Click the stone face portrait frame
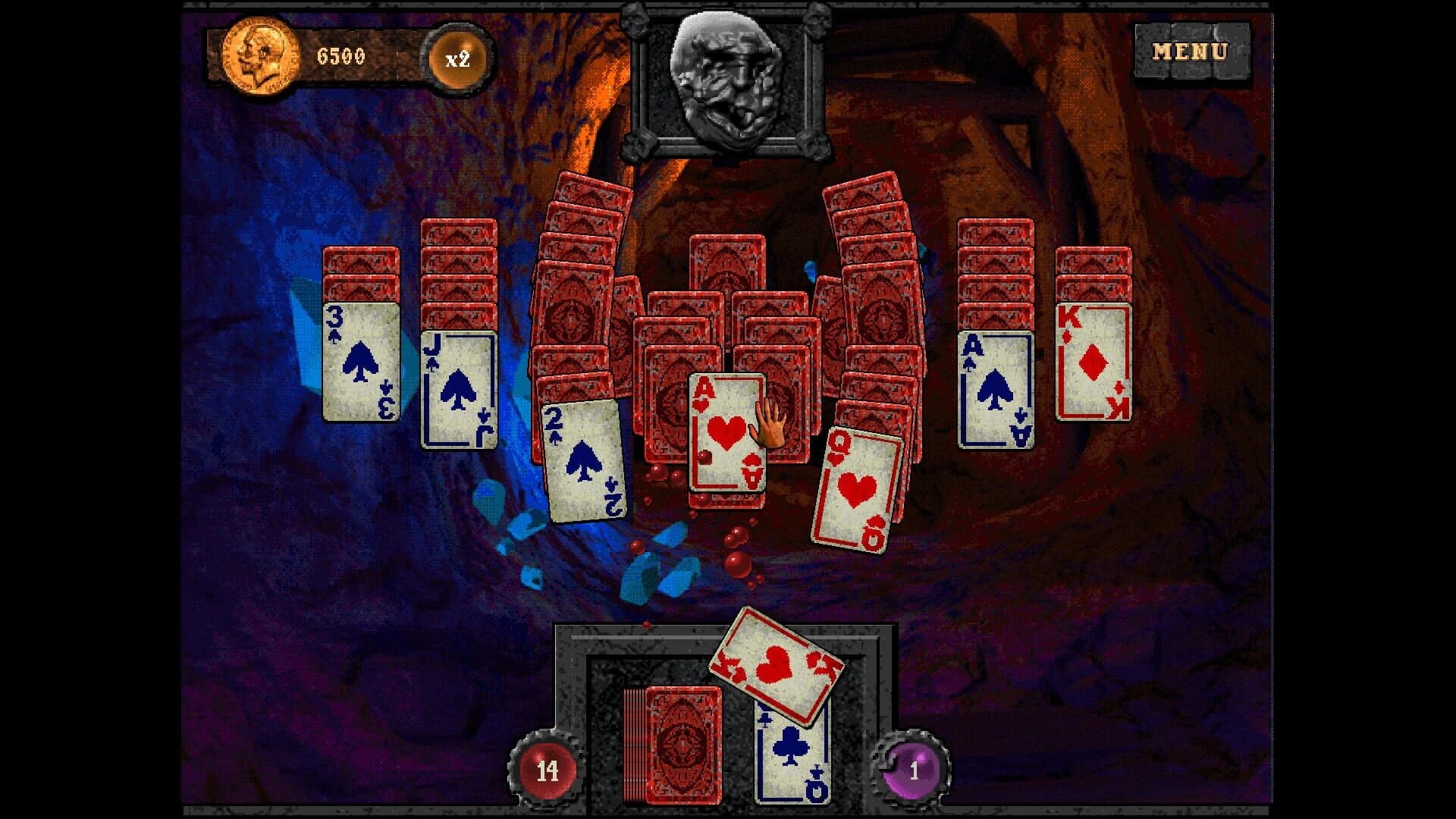1456x819 pixels. (x=724, y=80)
